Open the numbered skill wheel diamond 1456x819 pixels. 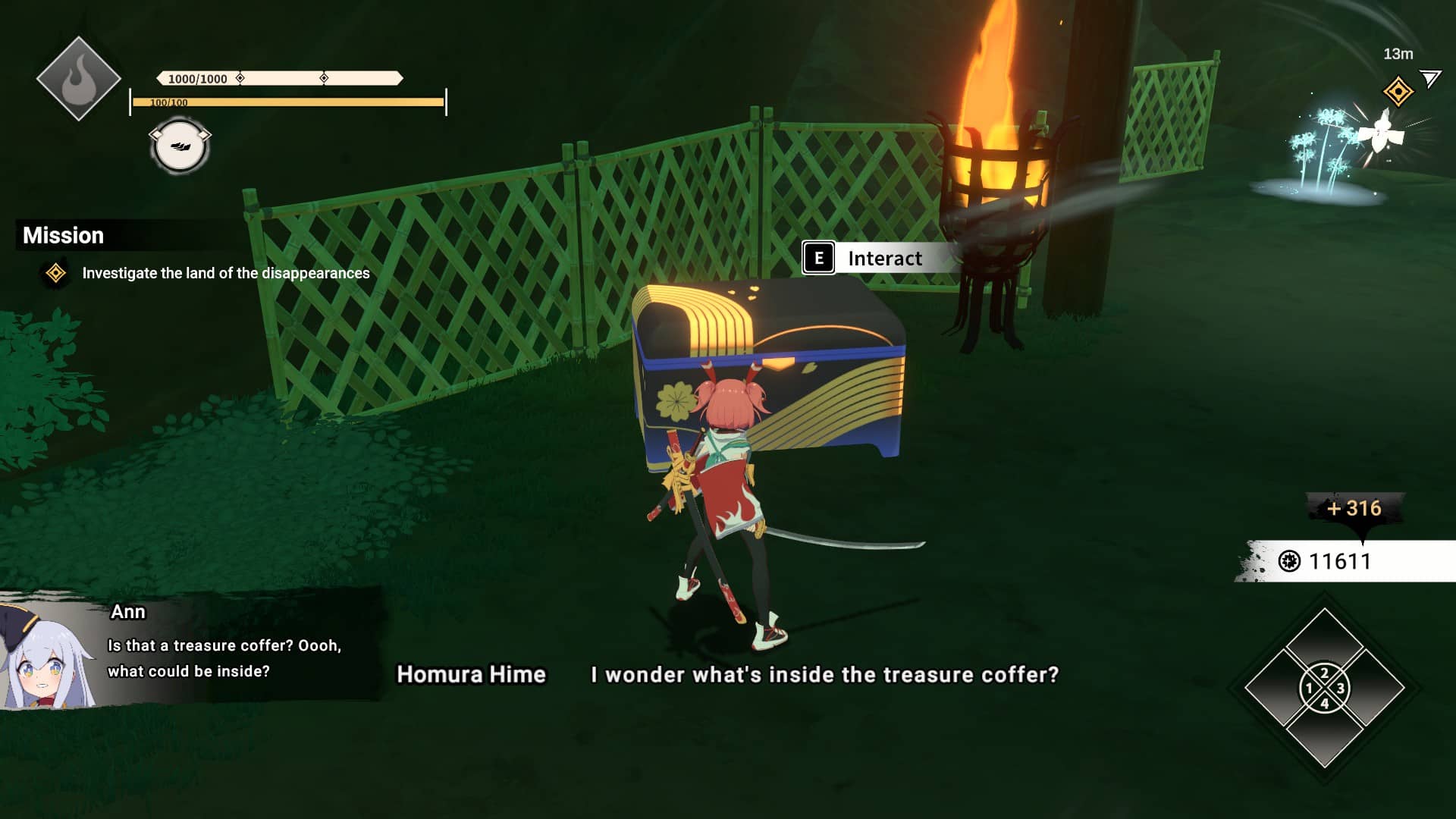click(x=1324, y=689)
